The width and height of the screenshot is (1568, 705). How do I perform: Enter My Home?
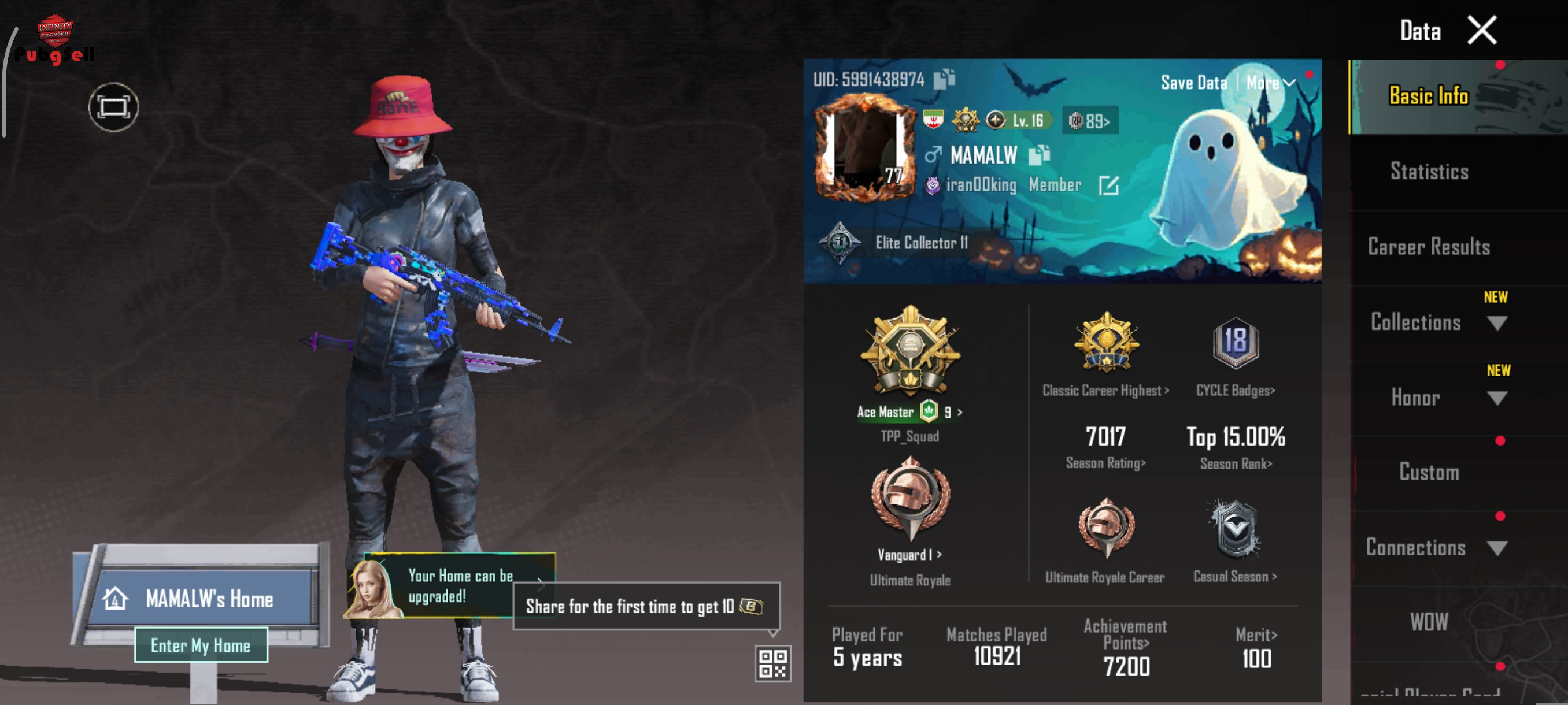click(x=200, y=645)
